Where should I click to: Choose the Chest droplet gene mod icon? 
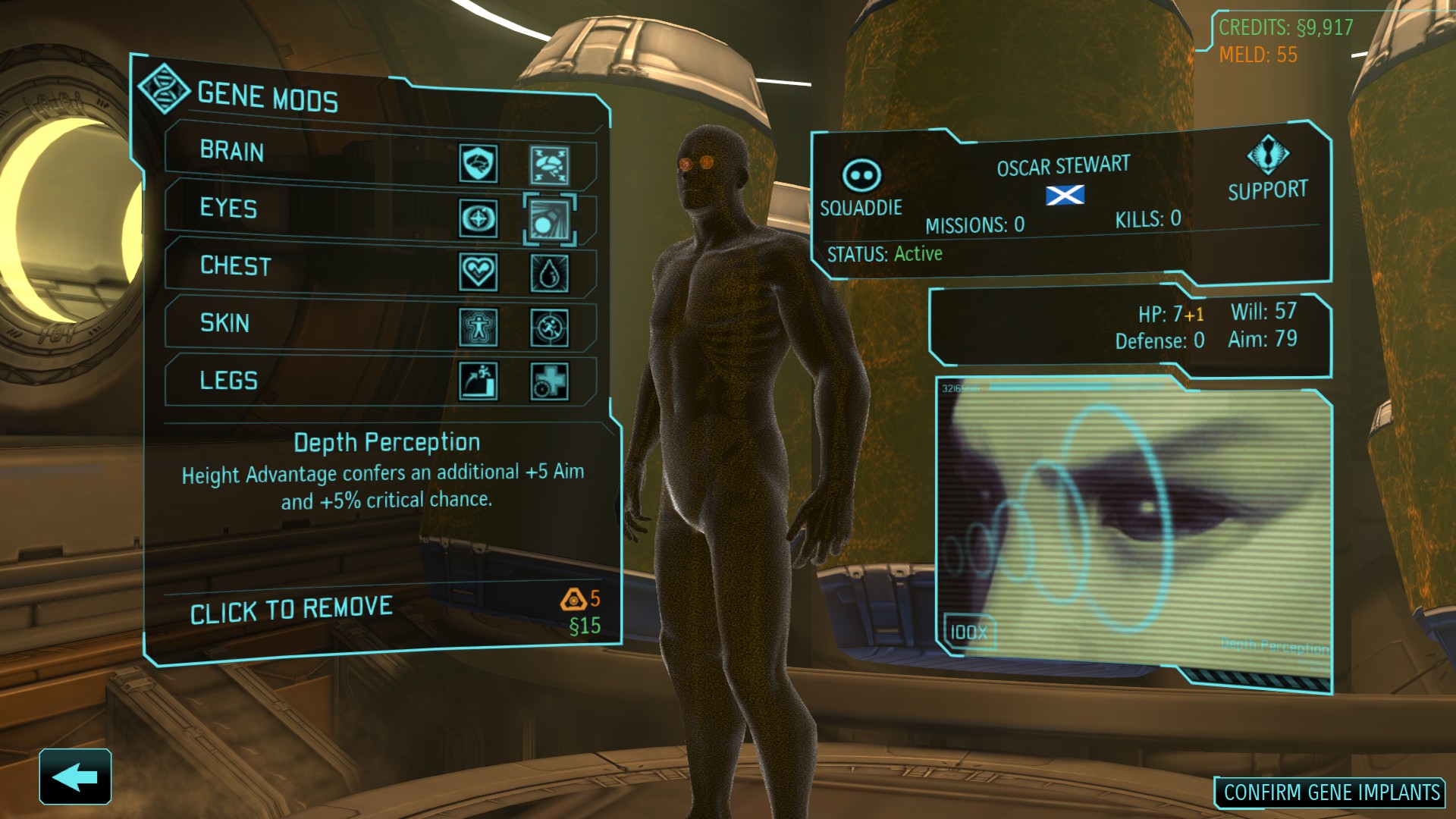[x=549, y=274]
